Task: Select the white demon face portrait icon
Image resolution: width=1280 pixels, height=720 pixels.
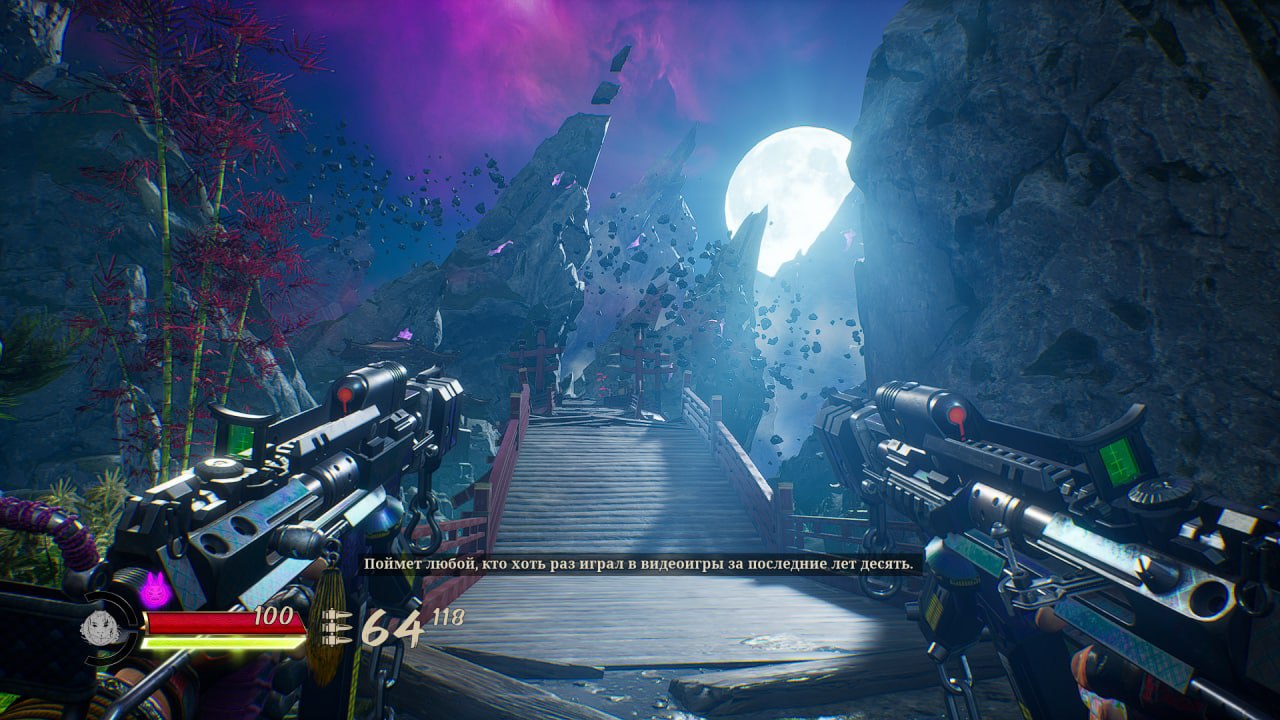Action: coord(102,627)
